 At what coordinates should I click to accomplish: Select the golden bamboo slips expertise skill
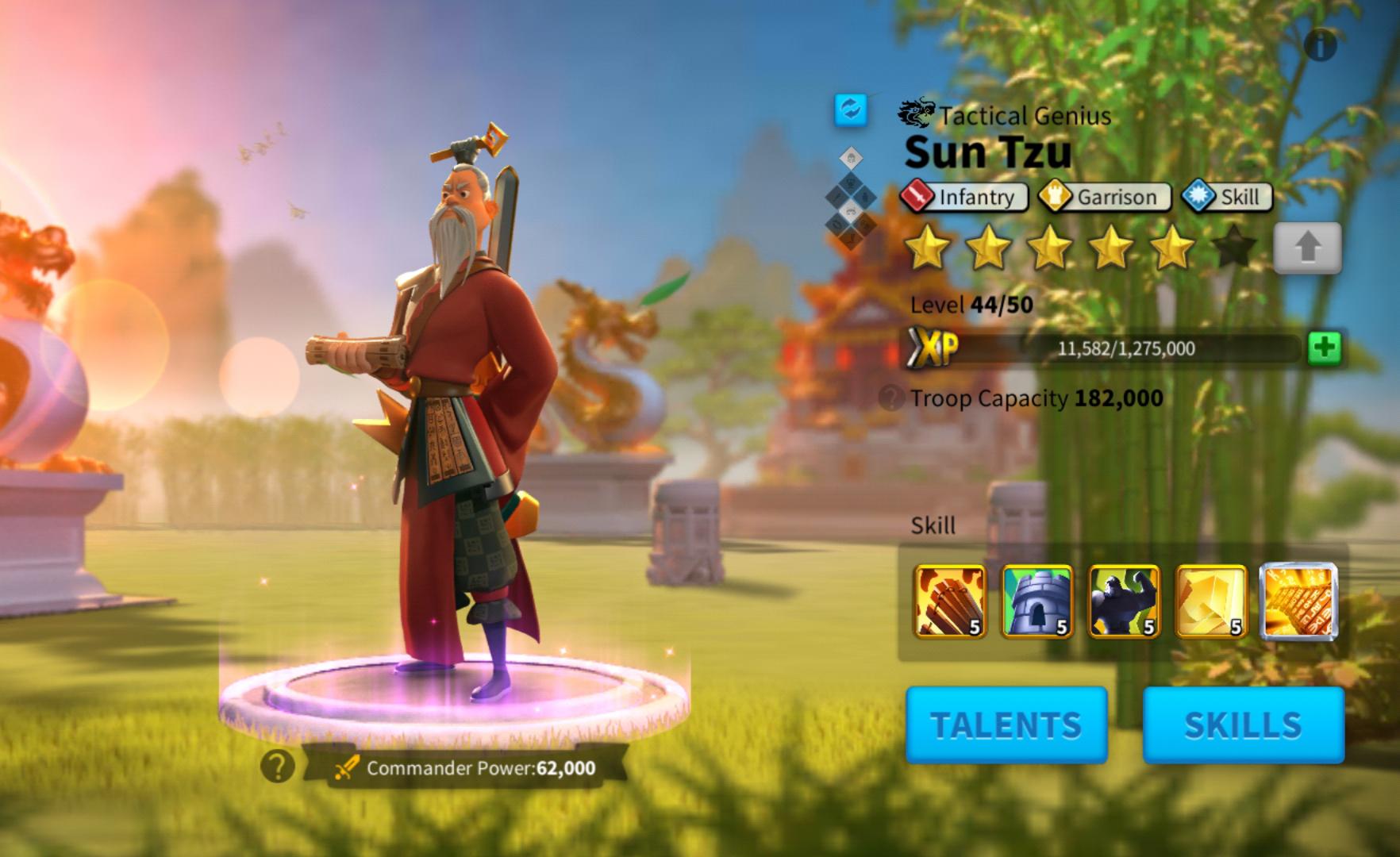pyautogui.click(x=1298, y=601)
